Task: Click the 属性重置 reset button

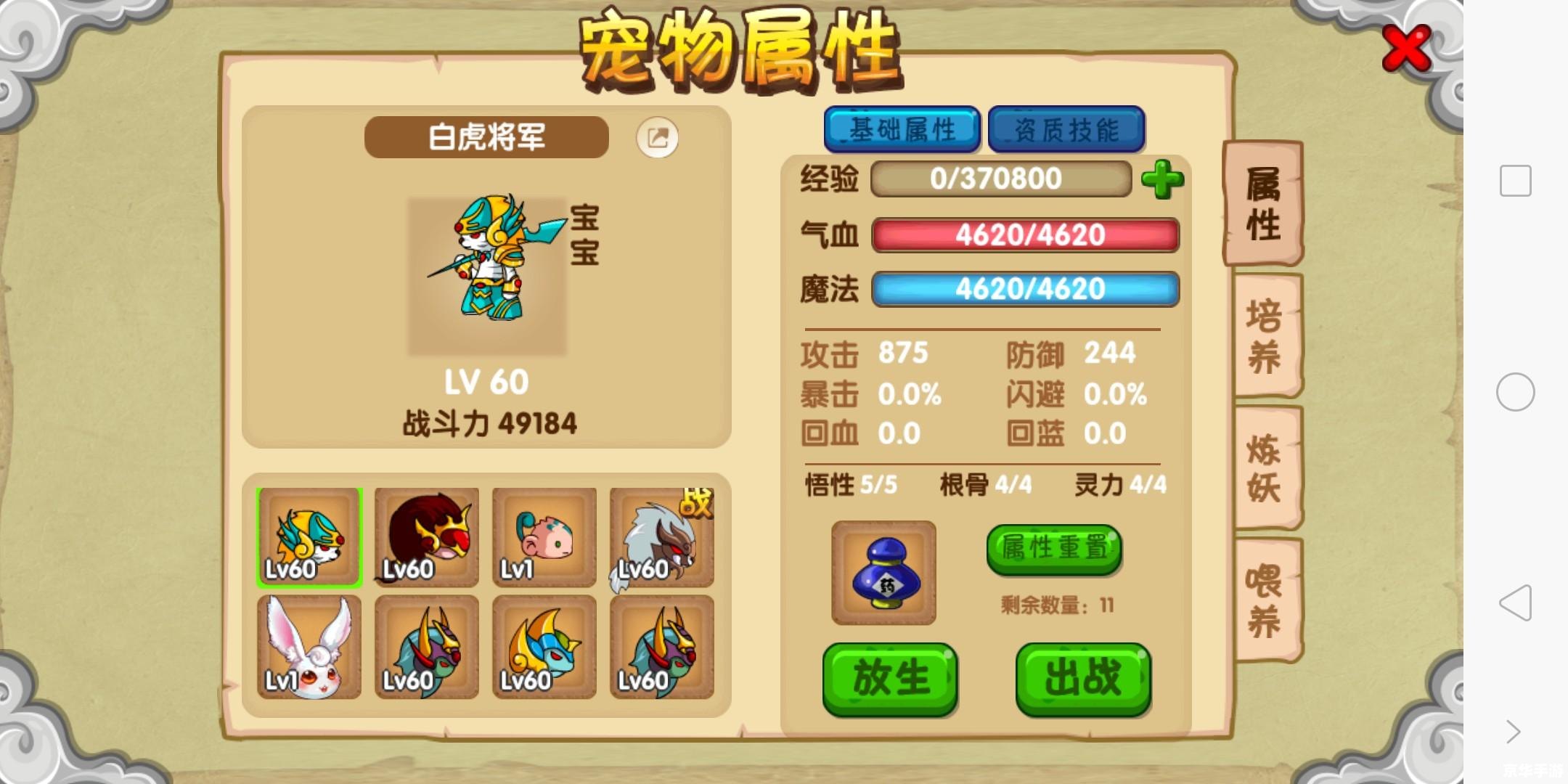Action: click(x=1053, y=550)
